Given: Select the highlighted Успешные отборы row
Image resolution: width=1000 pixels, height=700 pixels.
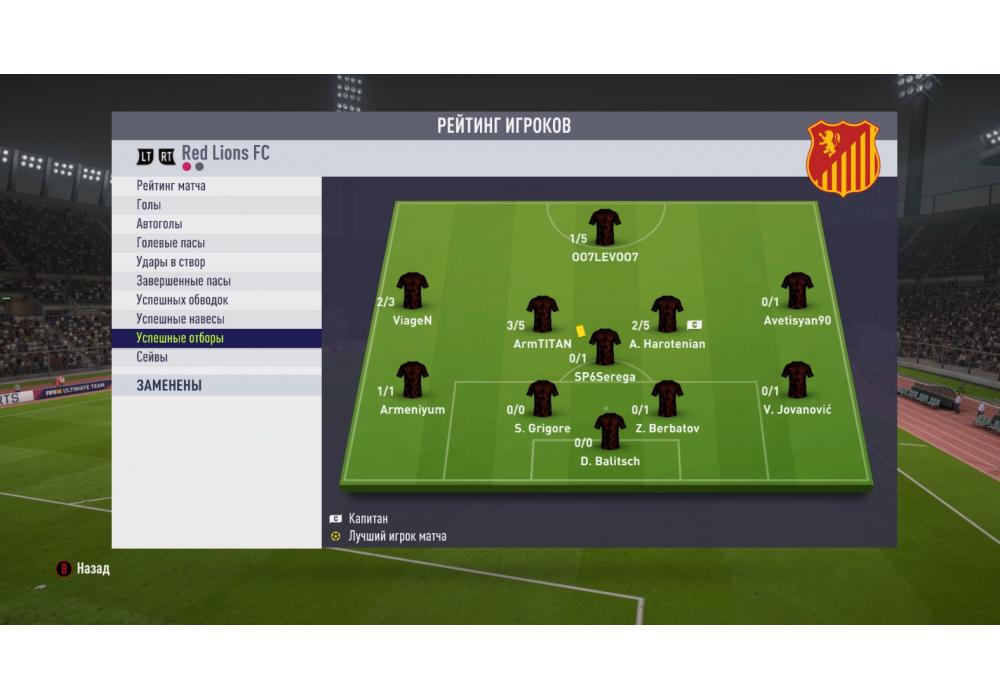Looking at the screenshot, I should pyautogui.click(x=216, y=338).
